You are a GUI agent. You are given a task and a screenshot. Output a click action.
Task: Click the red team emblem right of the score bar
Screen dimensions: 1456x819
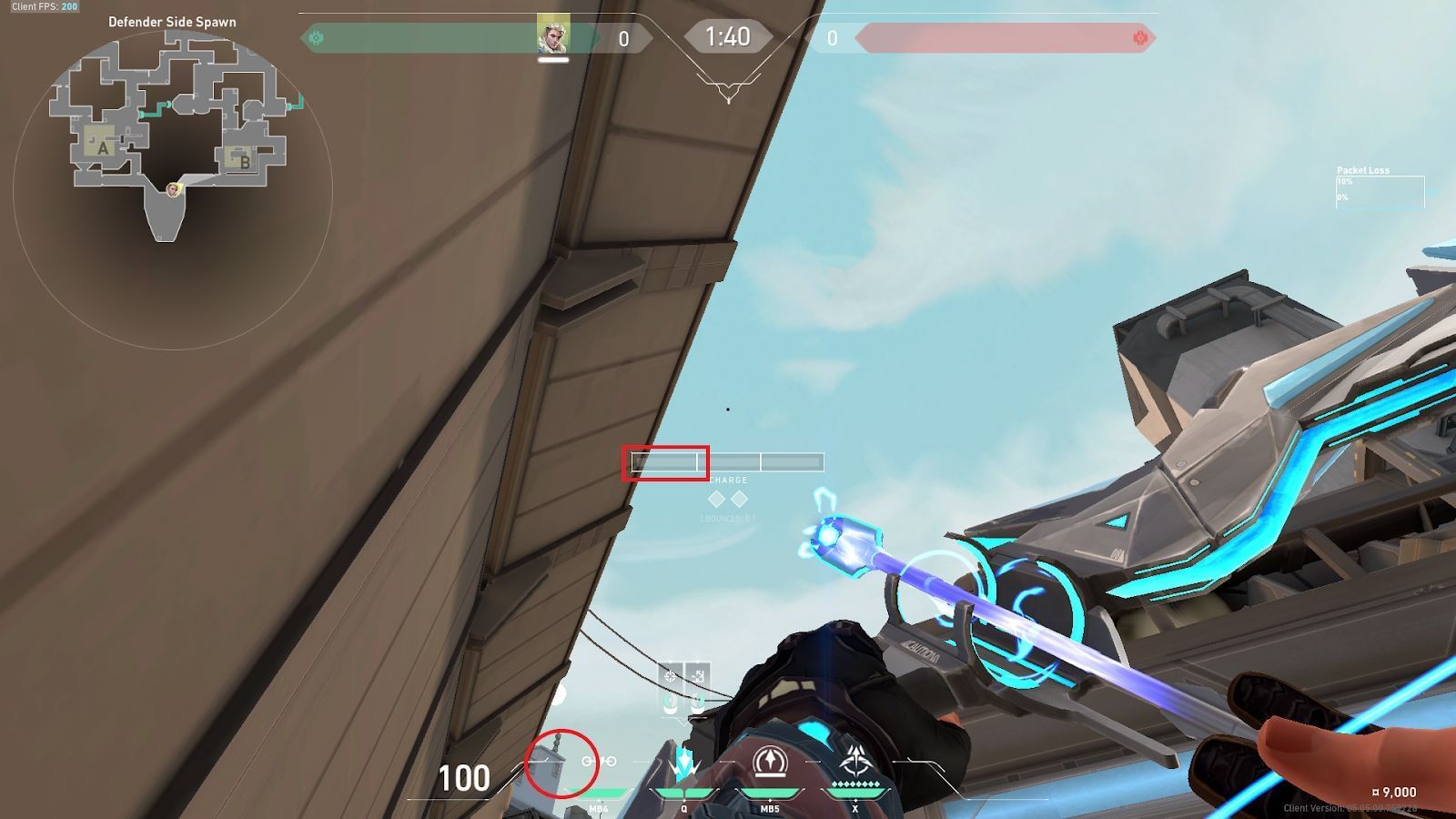(1140, 37)
